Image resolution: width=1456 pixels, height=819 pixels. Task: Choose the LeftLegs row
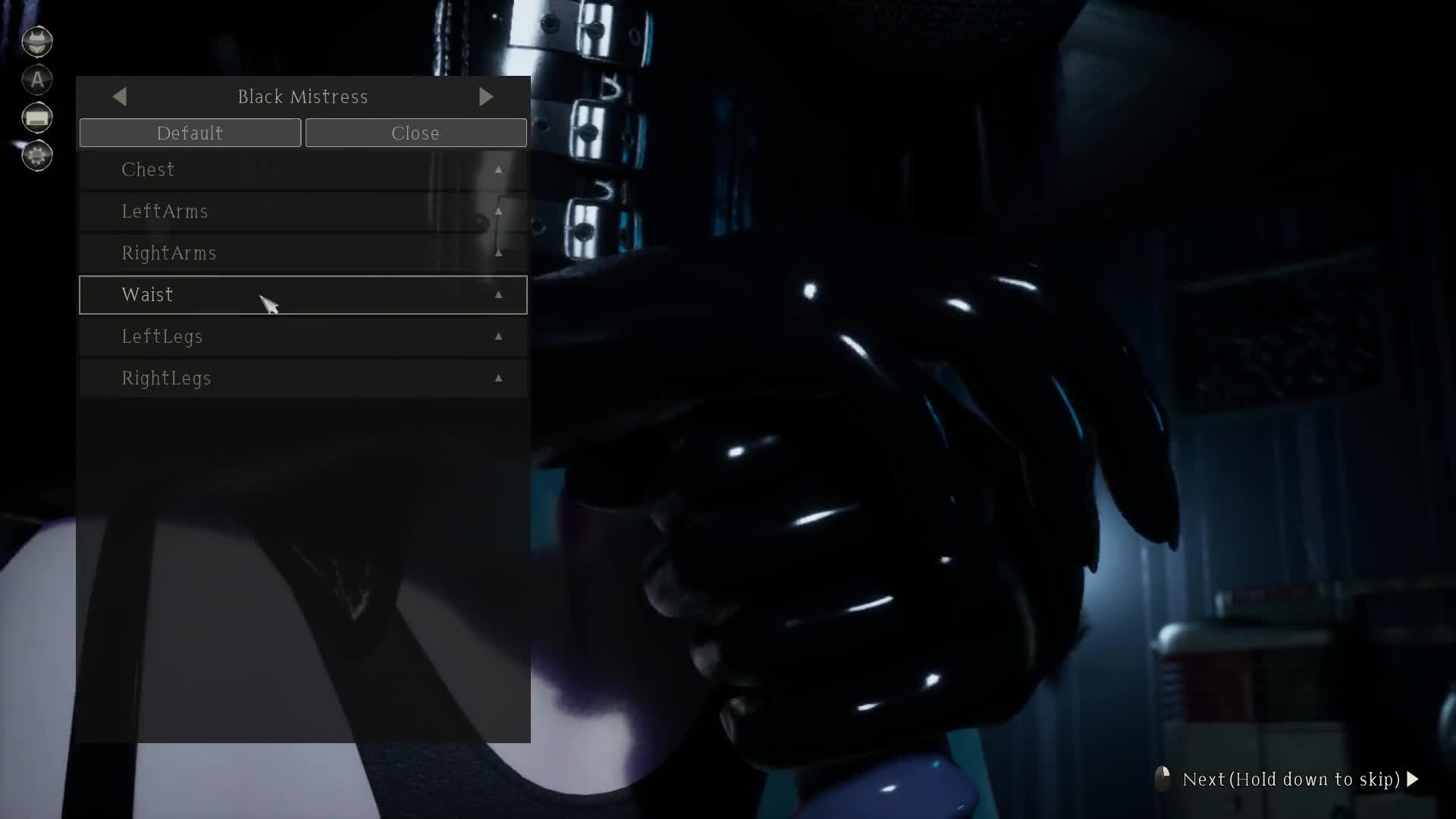(303, 337)
